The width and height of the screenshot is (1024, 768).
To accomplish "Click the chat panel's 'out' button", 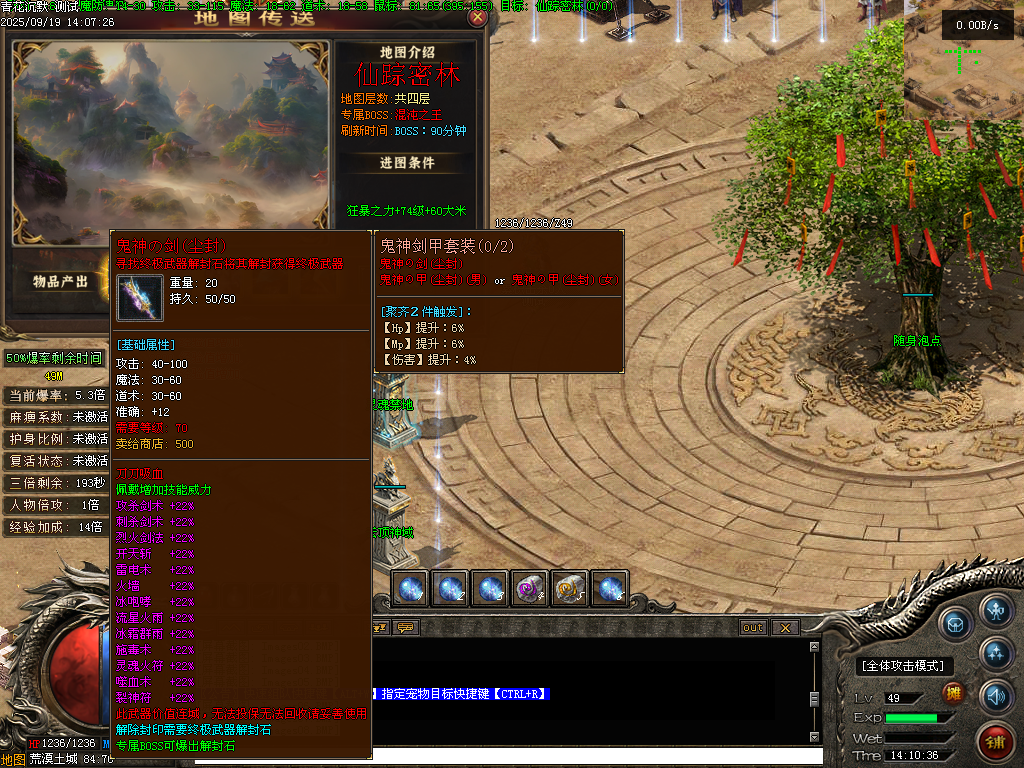I will pos(753,627).
